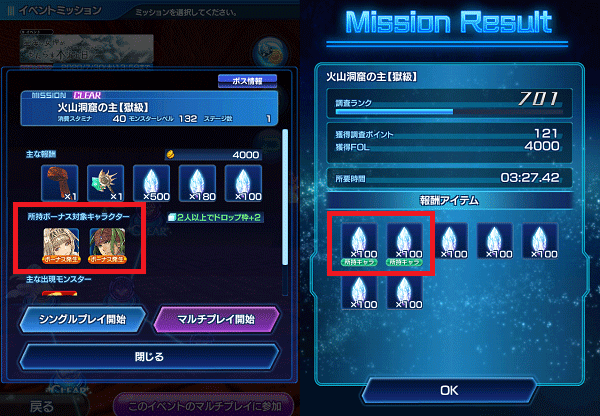Select the red weapon reward icon
Viewport: 600px width, 416px height.
tap(58, 181)
